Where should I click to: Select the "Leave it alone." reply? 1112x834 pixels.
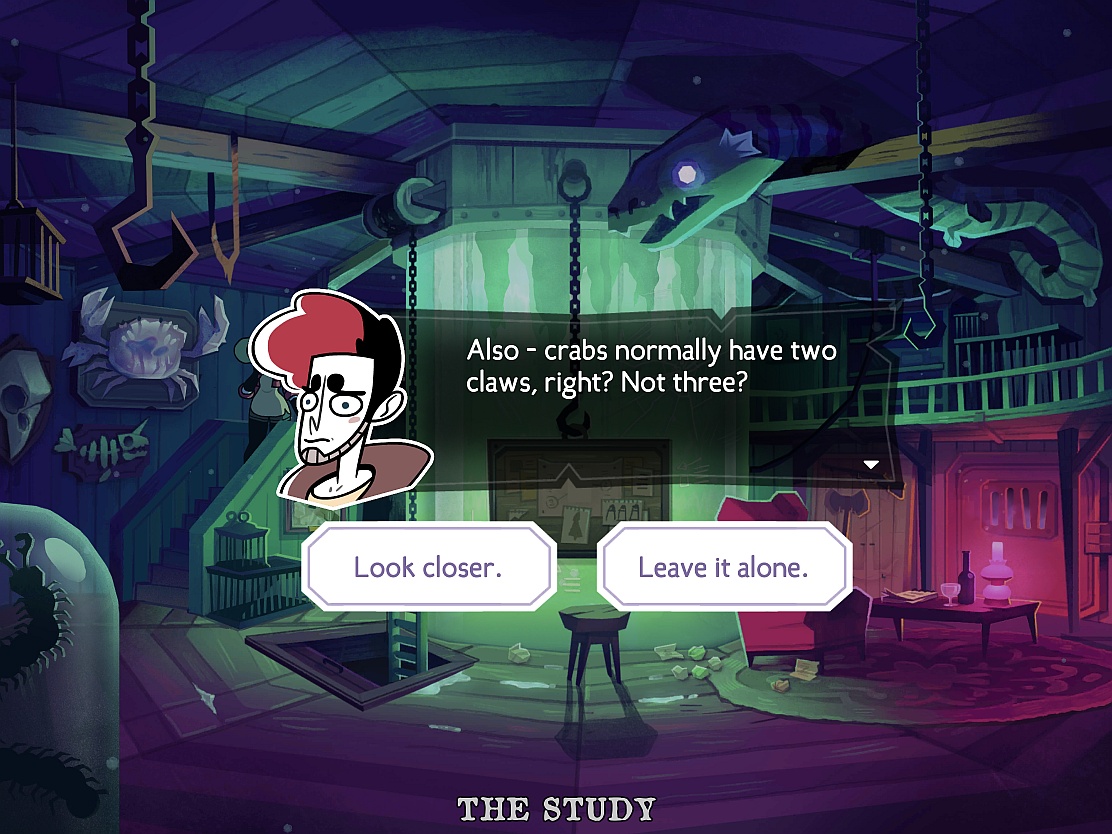pos(723,567)
